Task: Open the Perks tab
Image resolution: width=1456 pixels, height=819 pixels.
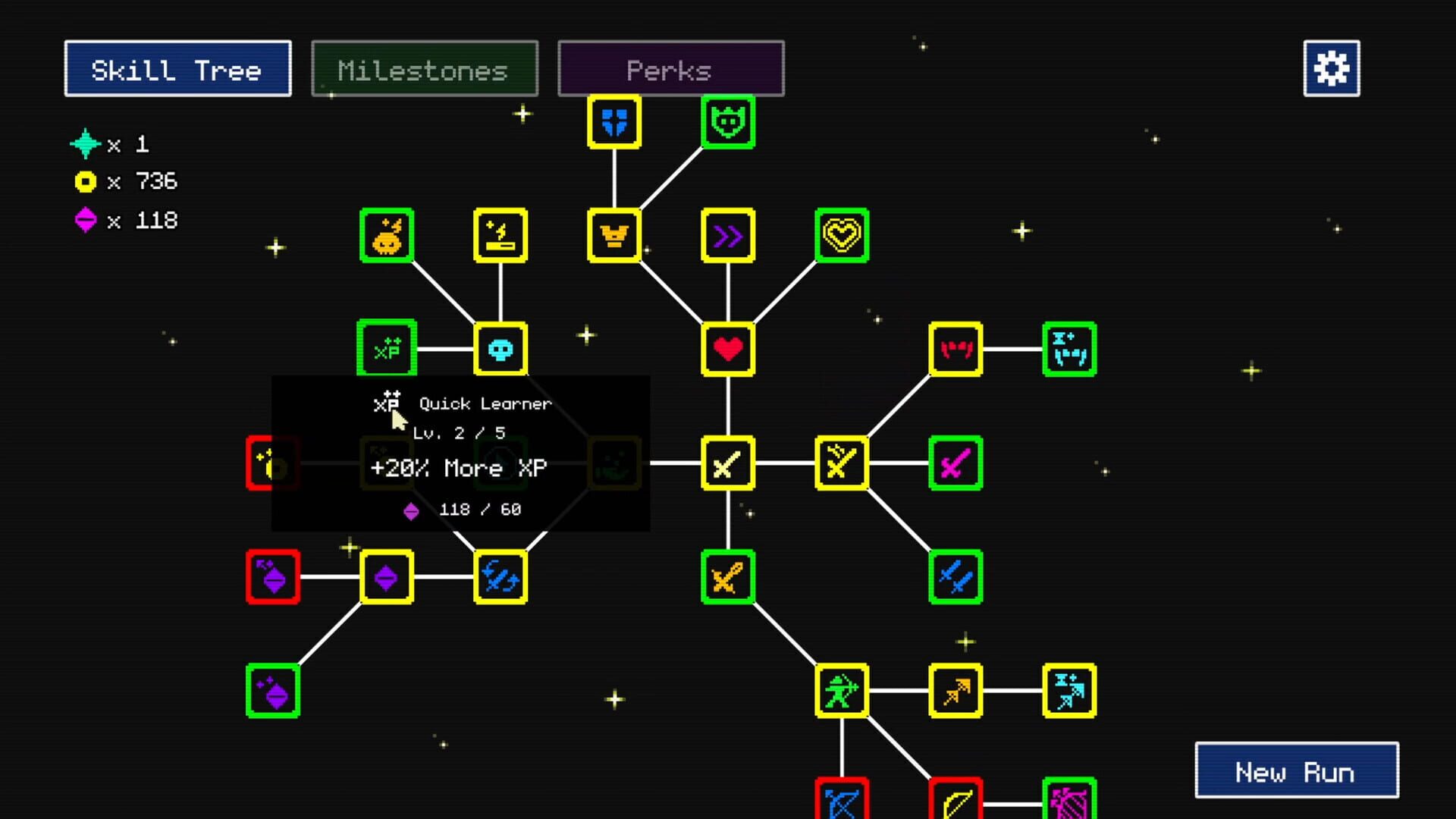Action: tap(670, 69)
